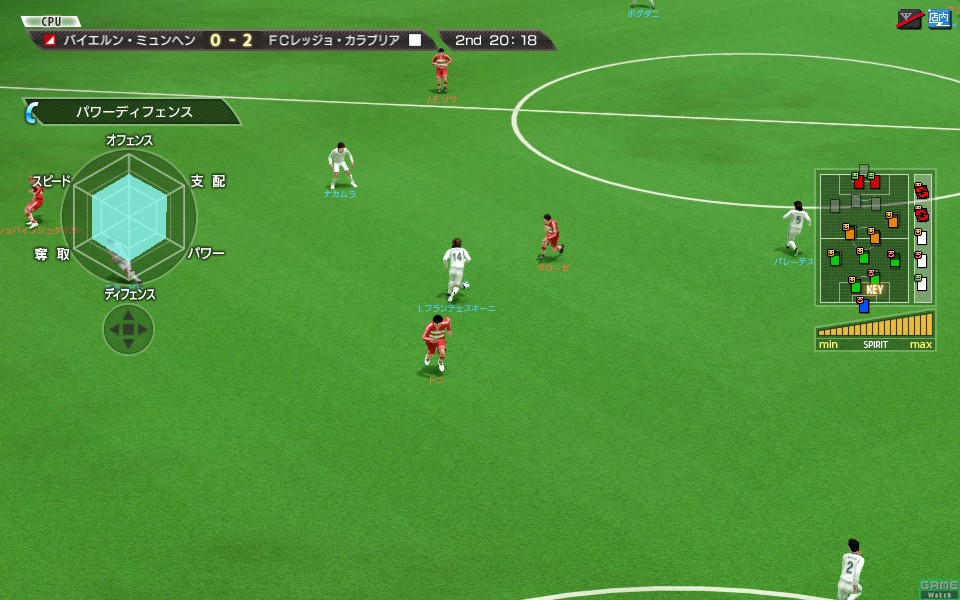Viewport: 960px width, 600px height.
Task: Toggle the crossed-out signal icon
Action: coord(910,18)
